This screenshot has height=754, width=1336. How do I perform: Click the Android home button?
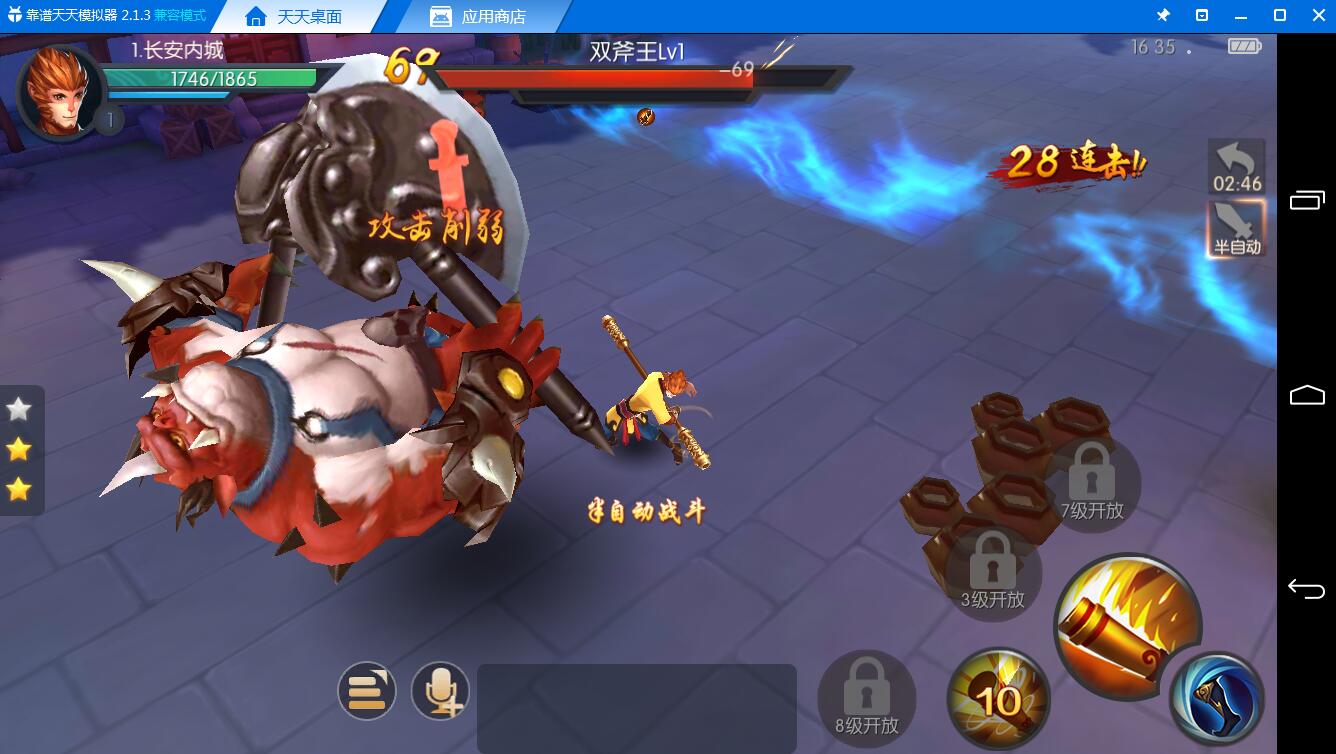pos(1306,396)
